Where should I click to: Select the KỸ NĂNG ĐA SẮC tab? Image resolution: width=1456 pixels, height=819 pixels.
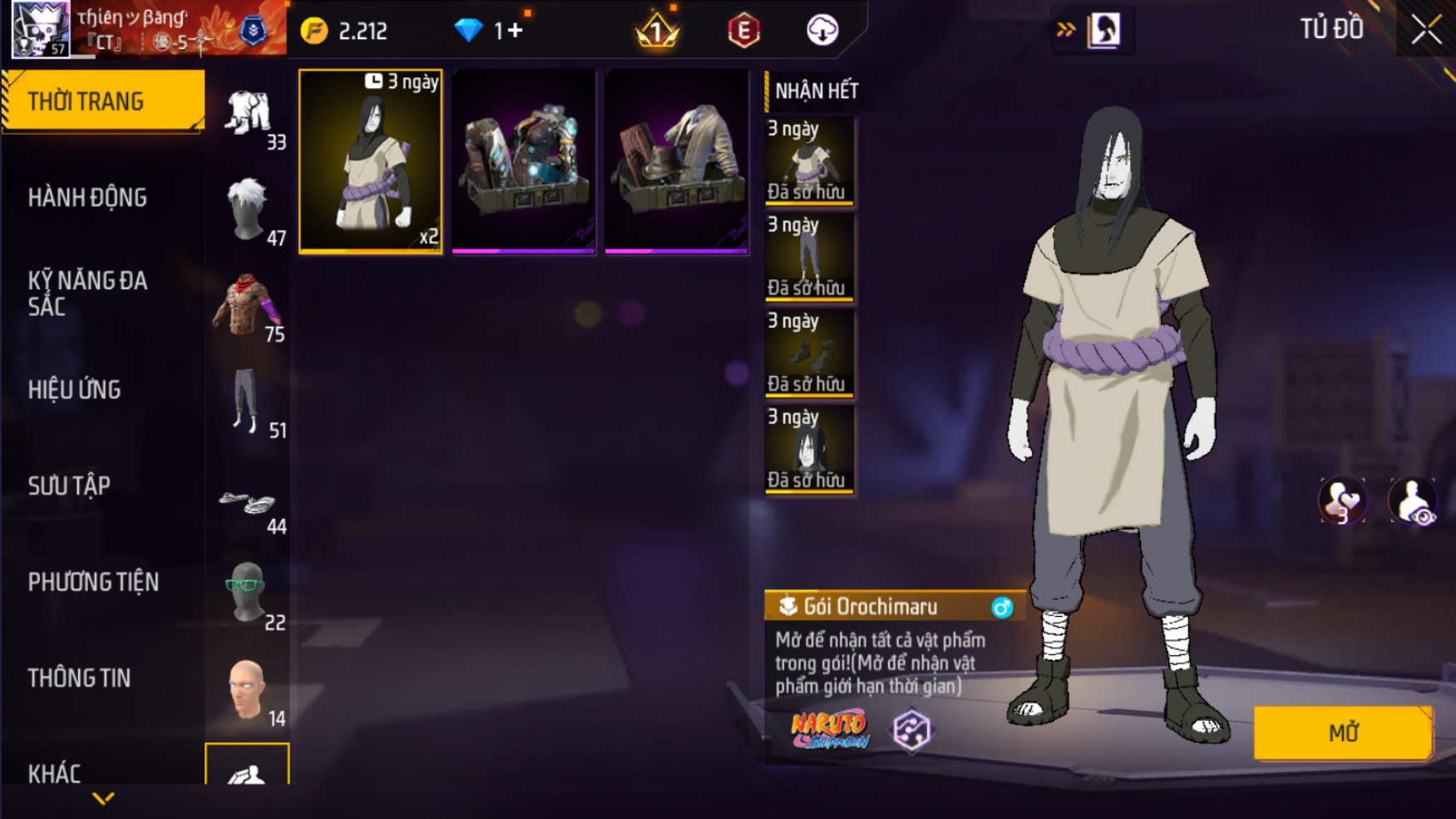(87, 294)
